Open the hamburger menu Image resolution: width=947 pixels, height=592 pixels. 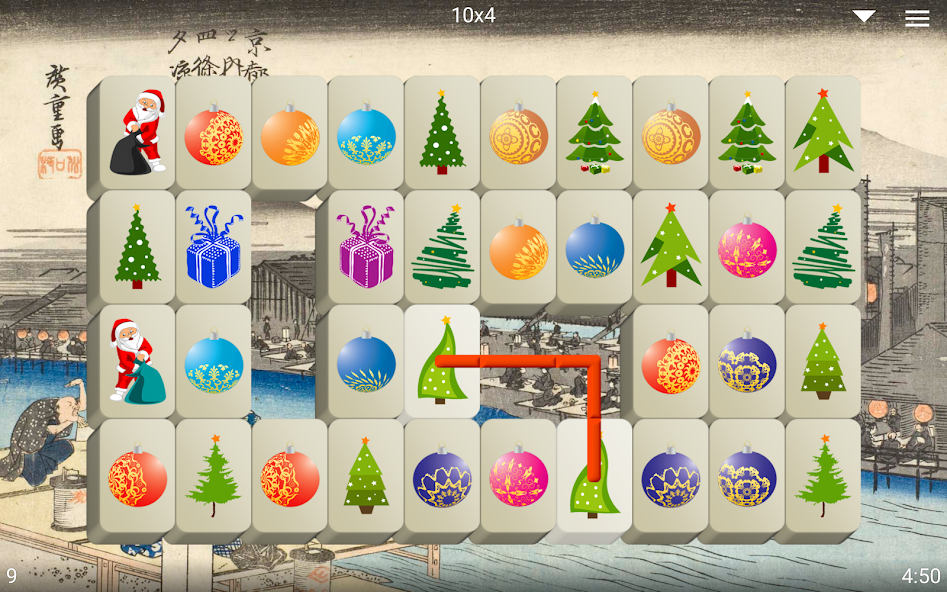point(916,17)
